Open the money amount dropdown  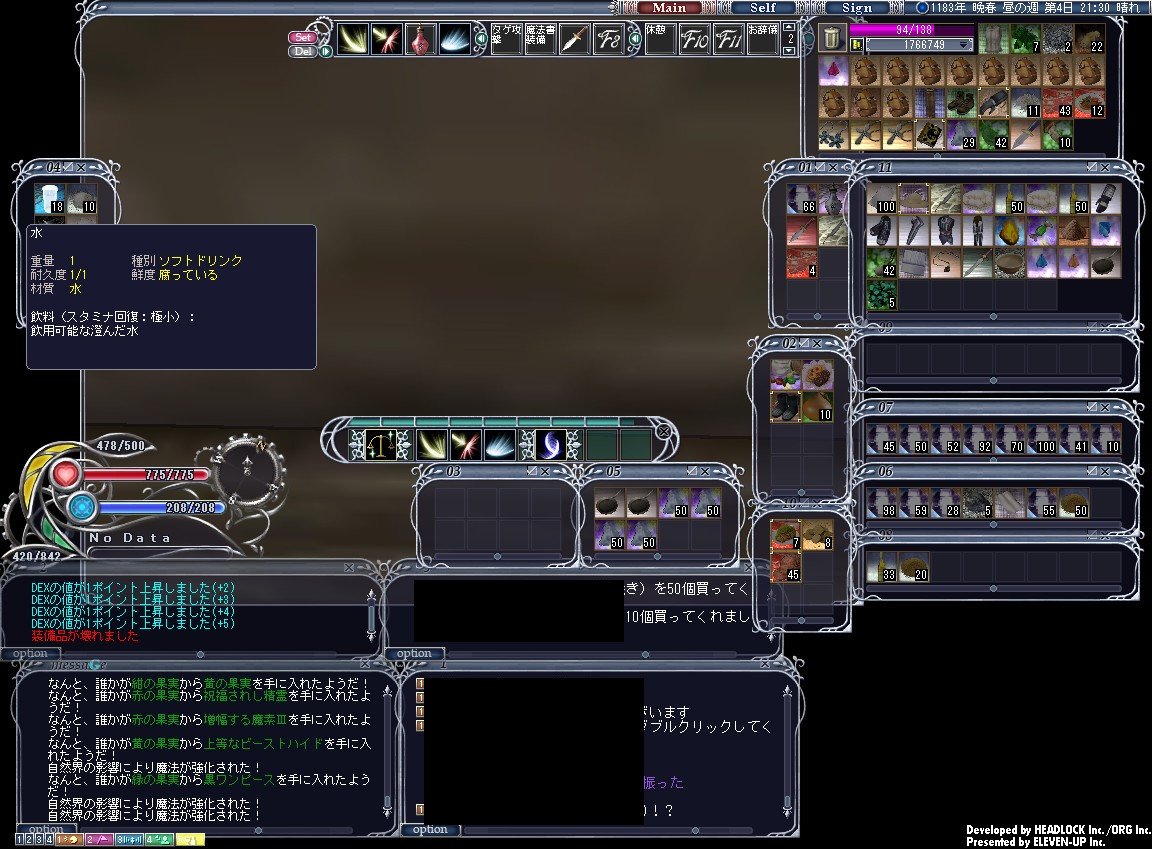pos(965,45)
